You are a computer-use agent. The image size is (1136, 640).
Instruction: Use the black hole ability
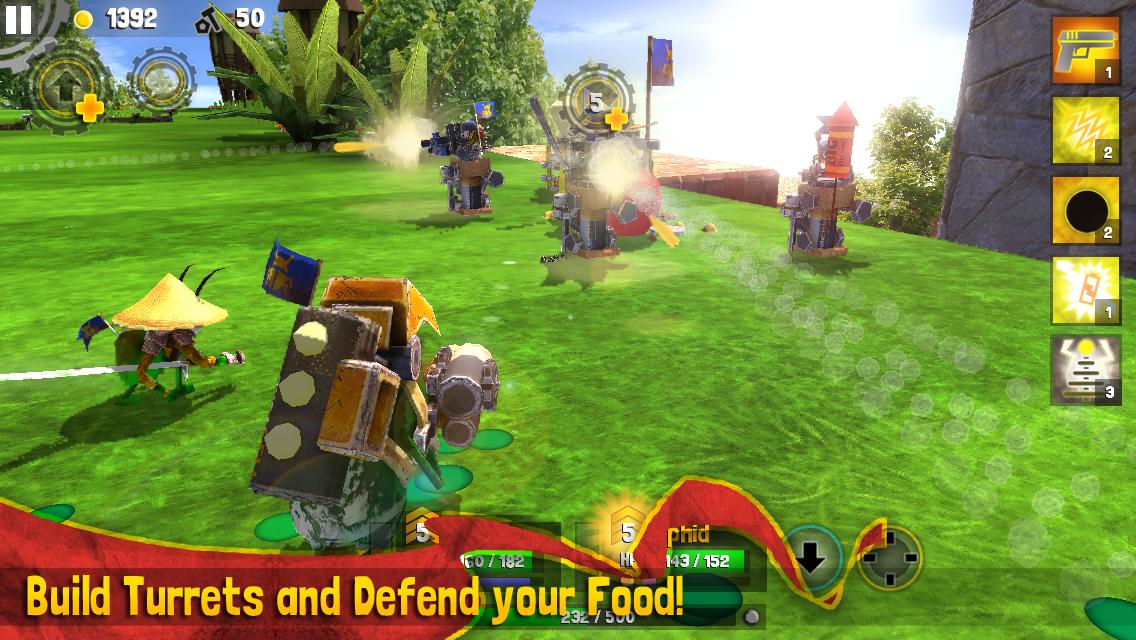pos(1085,210)
